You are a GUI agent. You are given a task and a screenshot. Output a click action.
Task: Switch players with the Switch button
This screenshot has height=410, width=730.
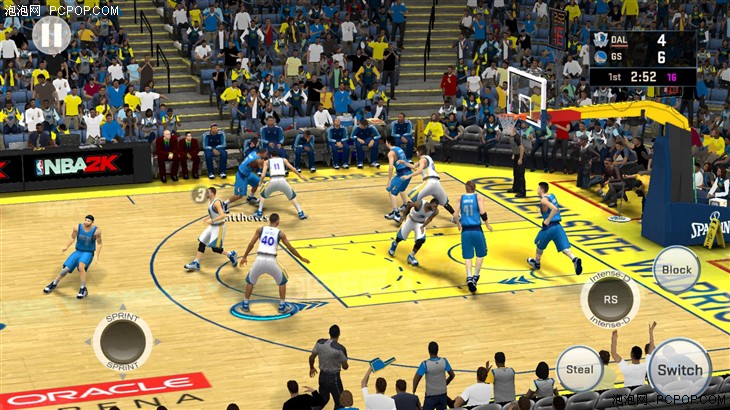(x=679, y=368)
